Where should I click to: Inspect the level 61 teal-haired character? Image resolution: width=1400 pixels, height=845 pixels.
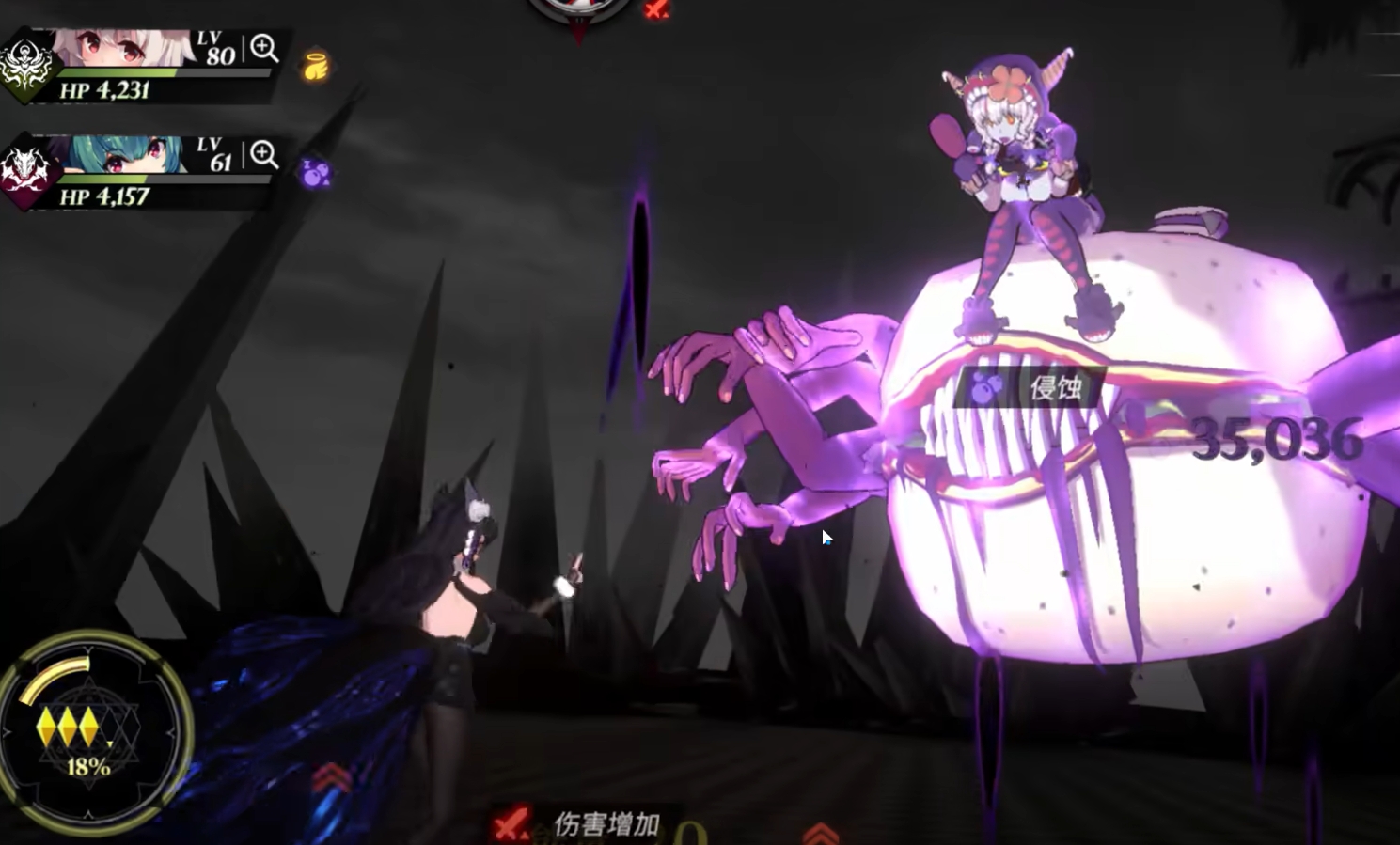point(264,154)
